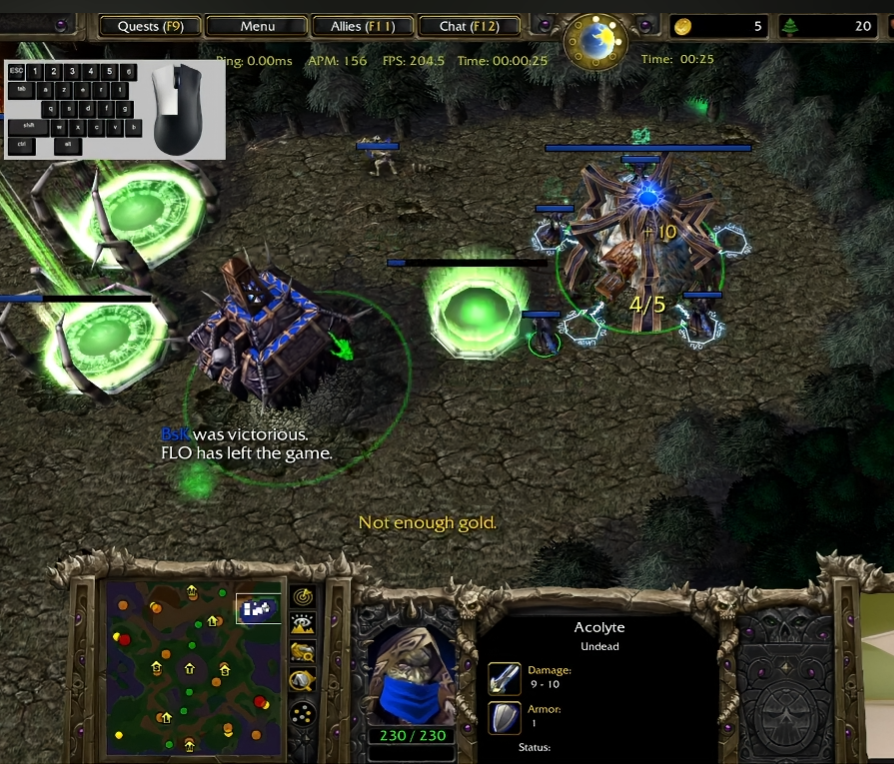This screenshot has width=894, height=764.
Task: Open the game Menu
Action: (x=257, y=26)
